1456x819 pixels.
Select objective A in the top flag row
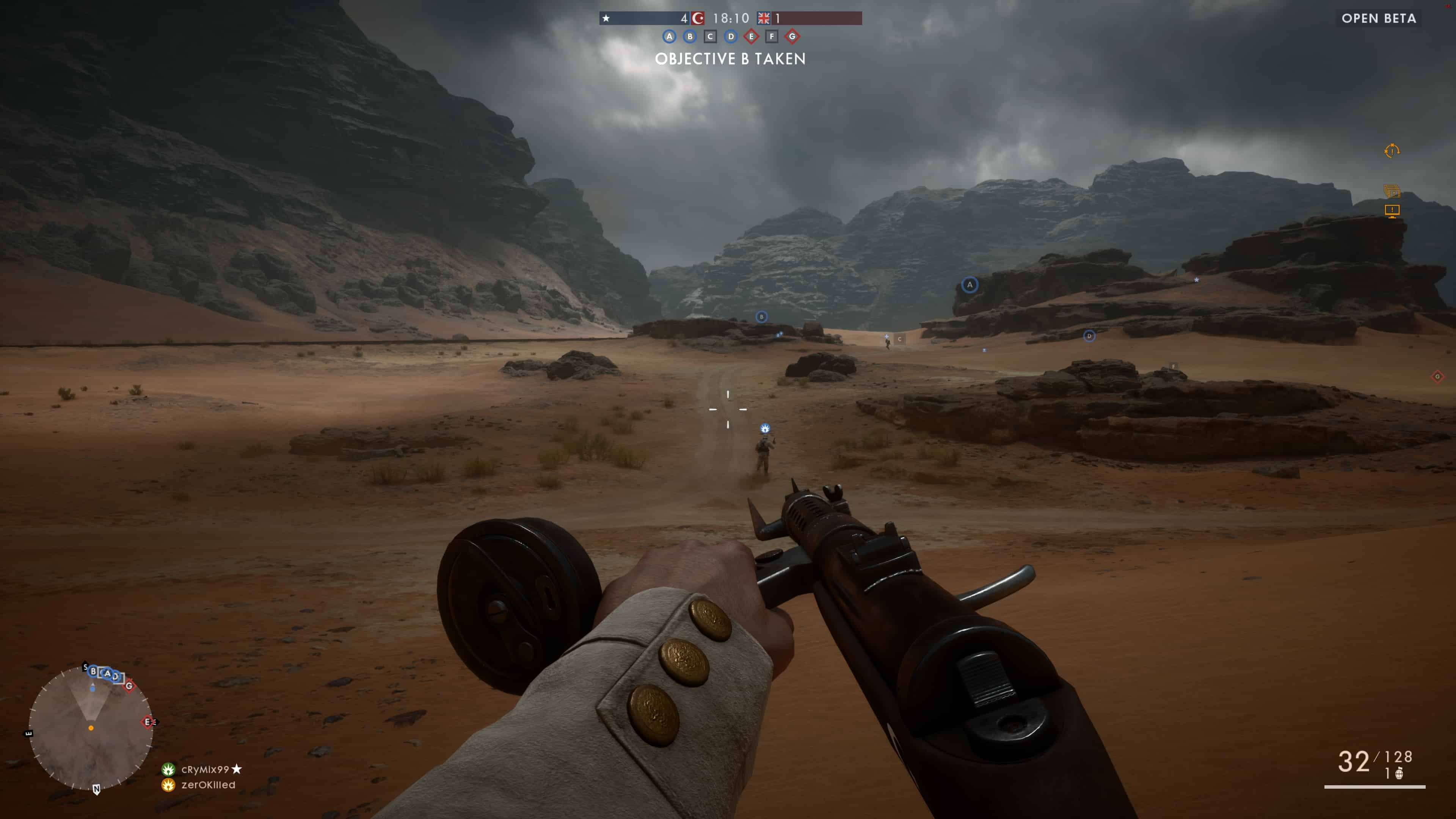pyautogui.click(x=669, y=37)
